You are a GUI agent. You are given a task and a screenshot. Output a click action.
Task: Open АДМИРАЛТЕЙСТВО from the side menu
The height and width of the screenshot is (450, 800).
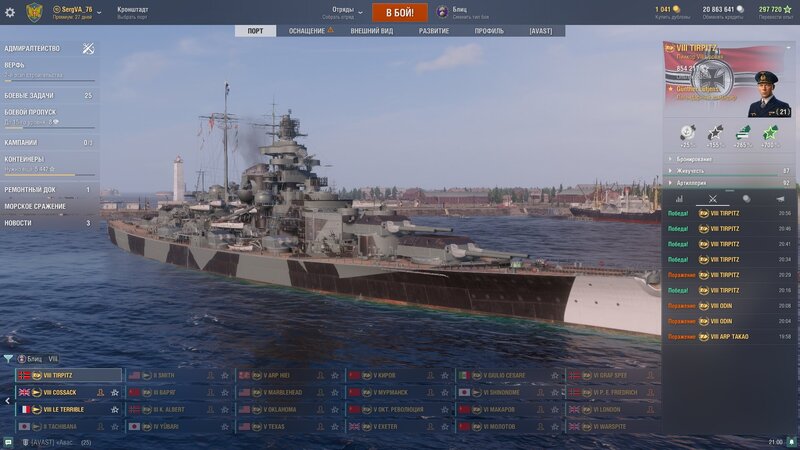[32, 48]
